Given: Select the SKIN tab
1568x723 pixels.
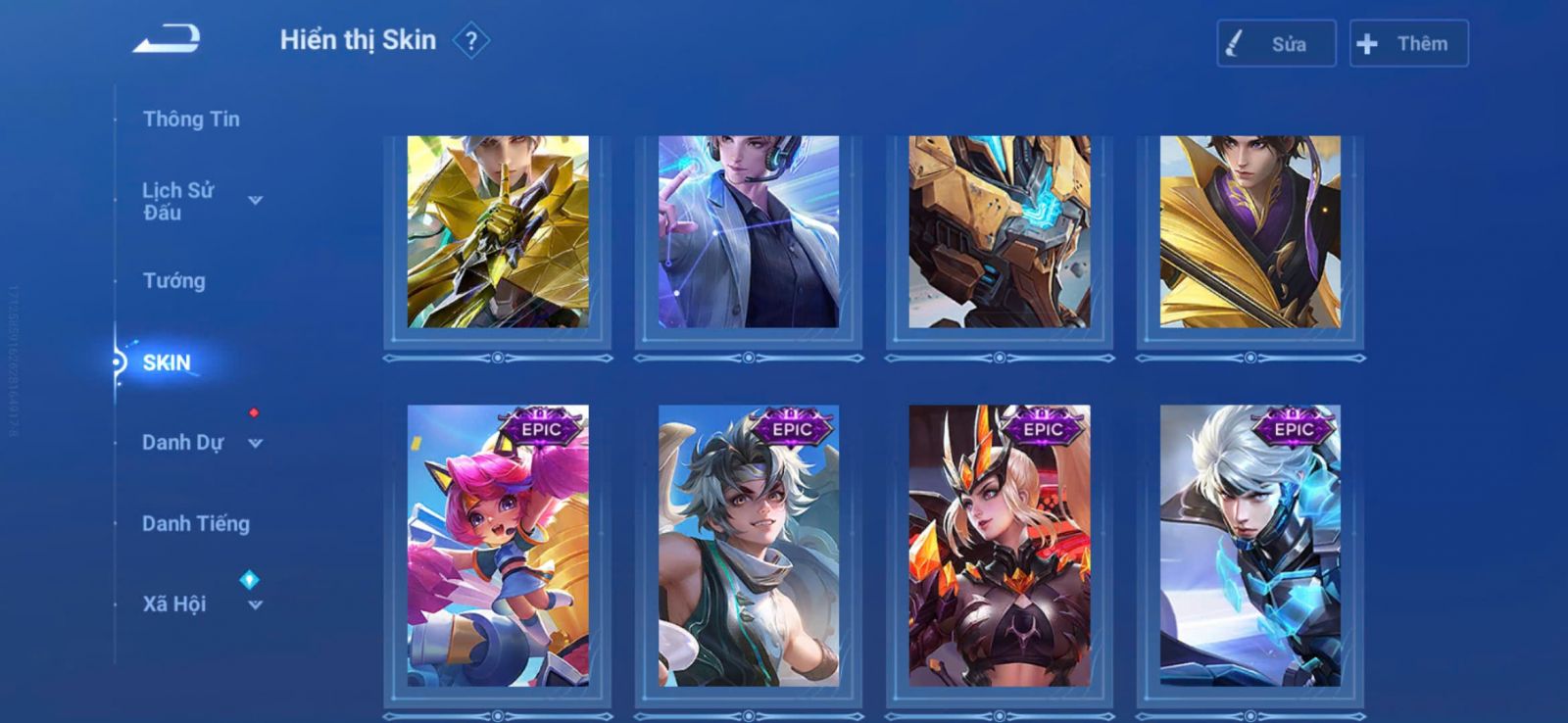Looking at the screenshot, I should click(167, 362).
